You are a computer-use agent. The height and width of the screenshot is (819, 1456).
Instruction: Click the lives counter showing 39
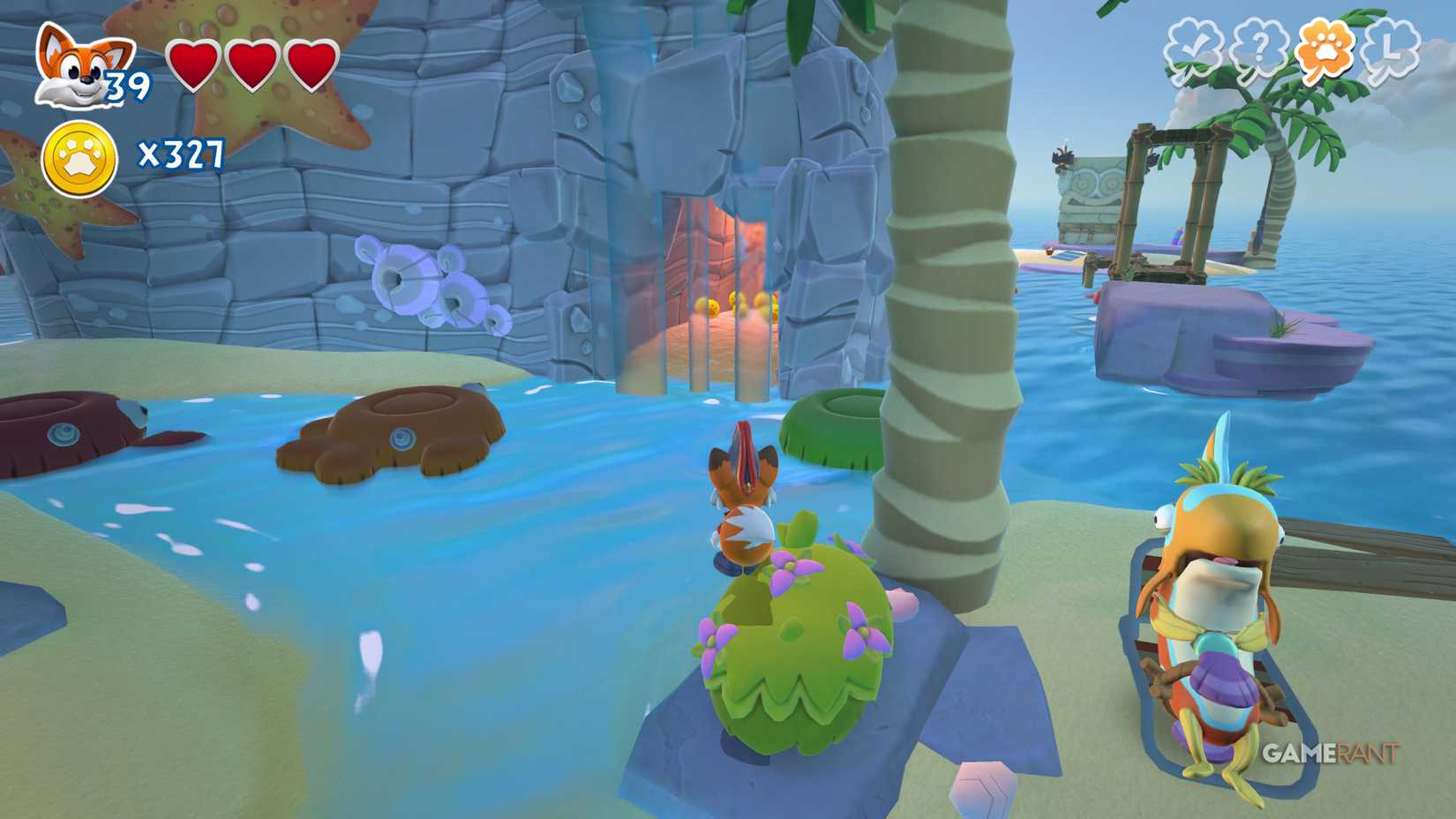tap(129, 84)
